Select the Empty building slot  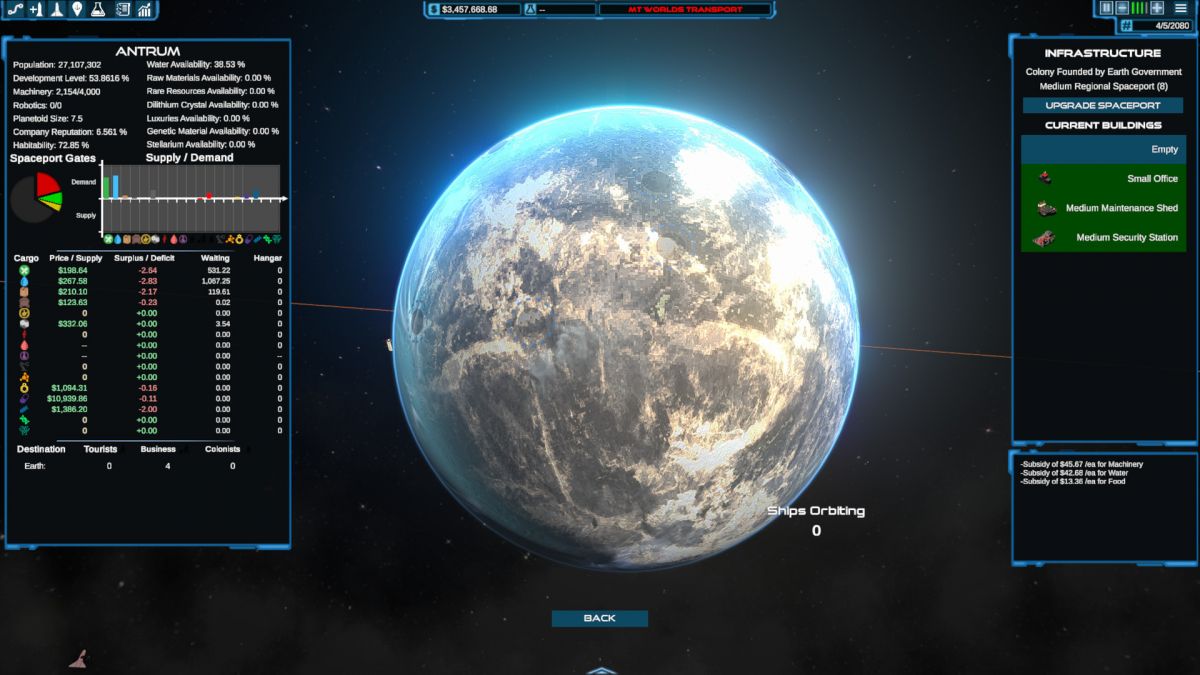coord(1102,149)
